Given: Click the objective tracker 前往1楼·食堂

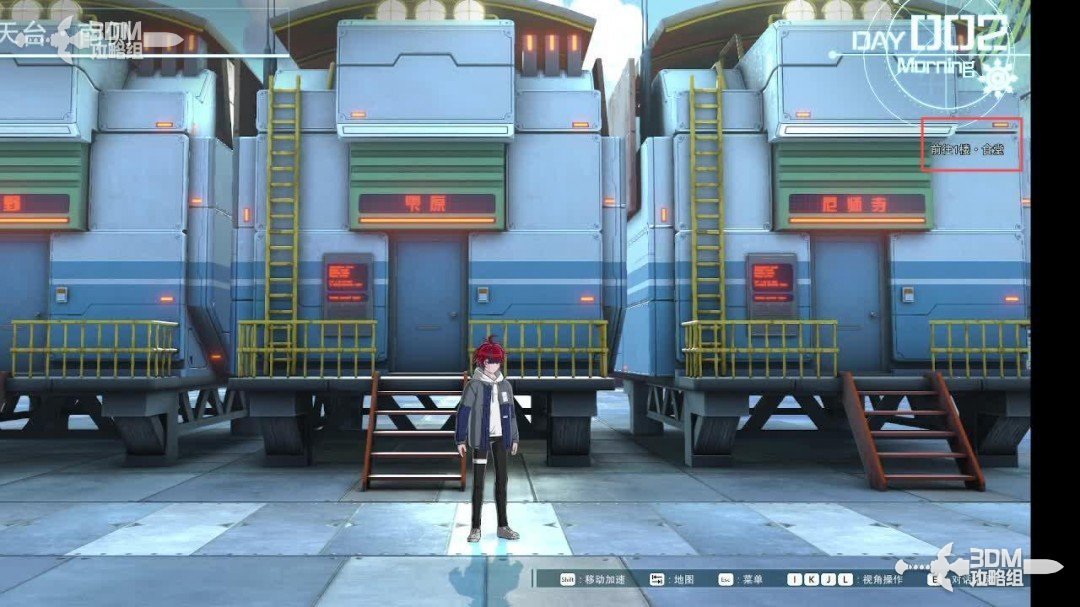Looking at the screenshot, I should tap(967, 149).
